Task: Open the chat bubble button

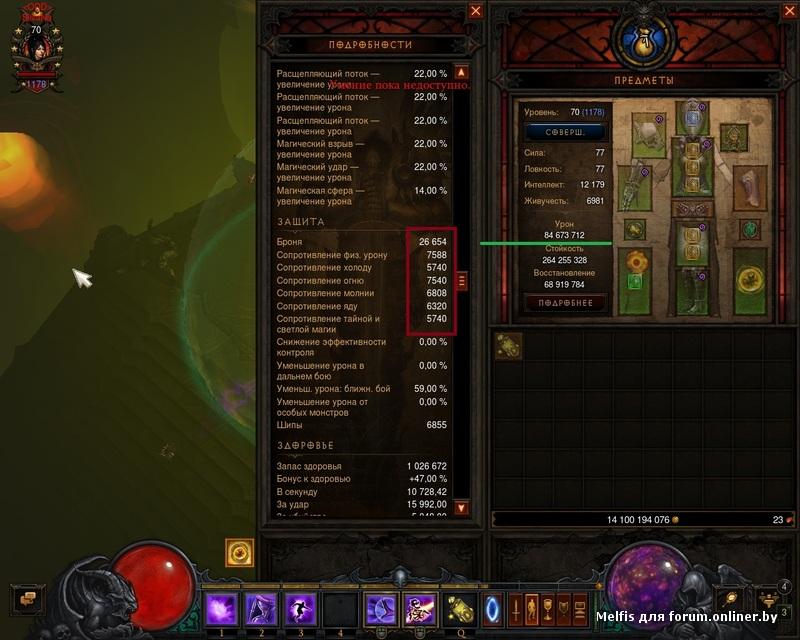Action: [27, 598]
